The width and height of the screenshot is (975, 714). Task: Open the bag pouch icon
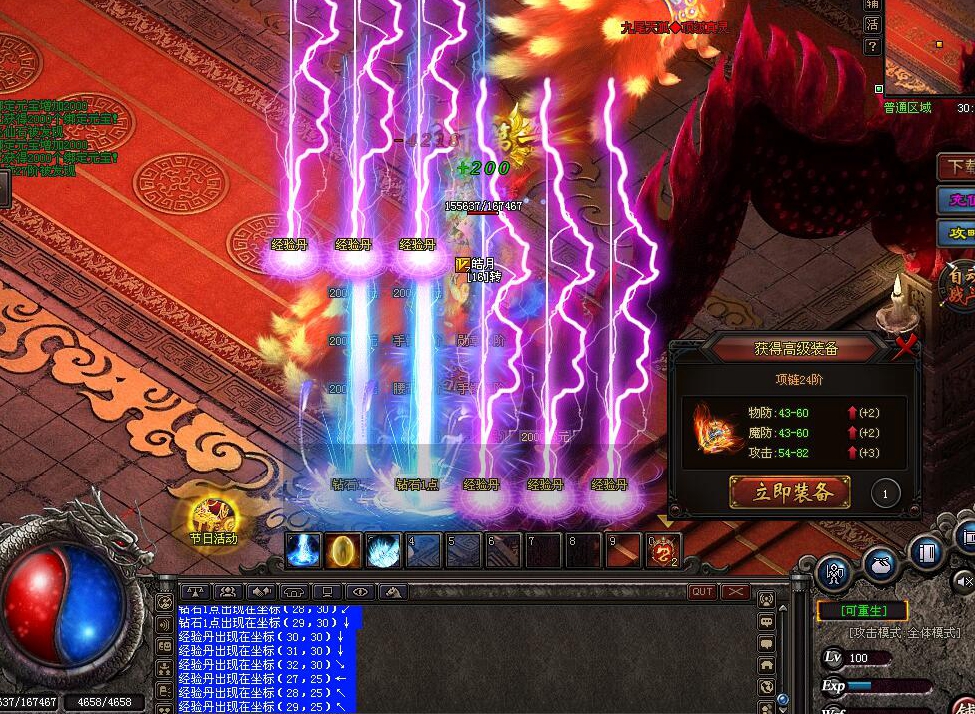880,565
